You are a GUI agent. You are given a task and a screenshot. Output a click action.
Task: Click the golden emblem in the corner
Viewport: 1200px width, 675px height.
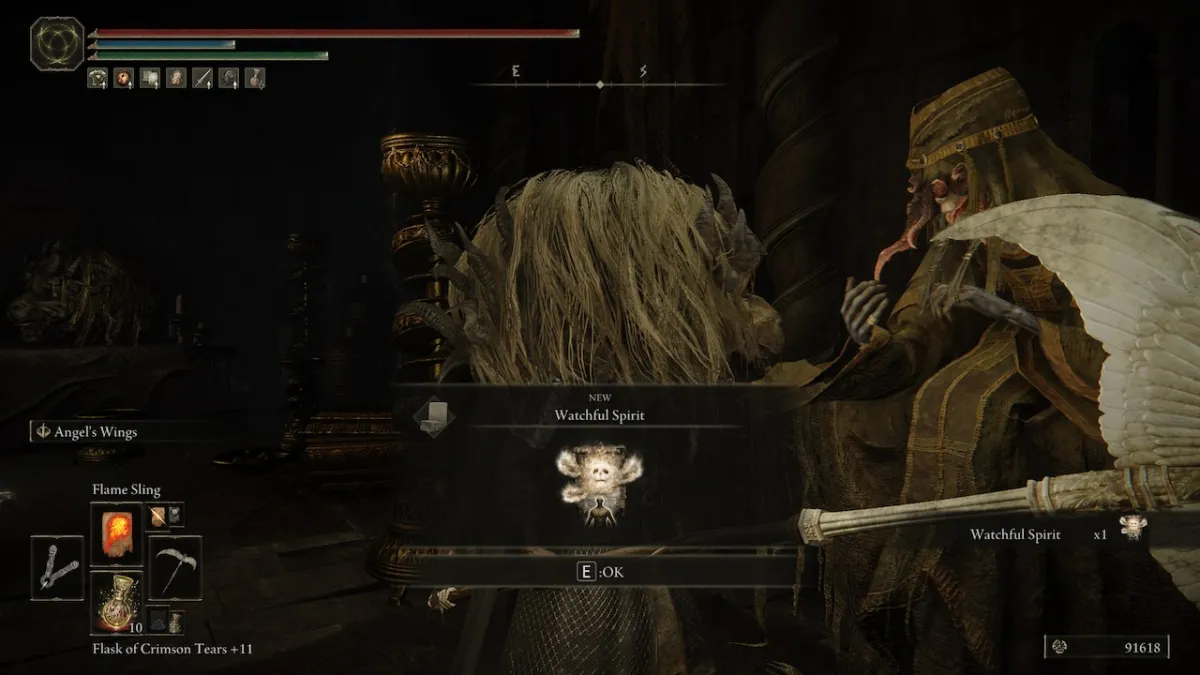pyautogui.click(x=55, y=44)
